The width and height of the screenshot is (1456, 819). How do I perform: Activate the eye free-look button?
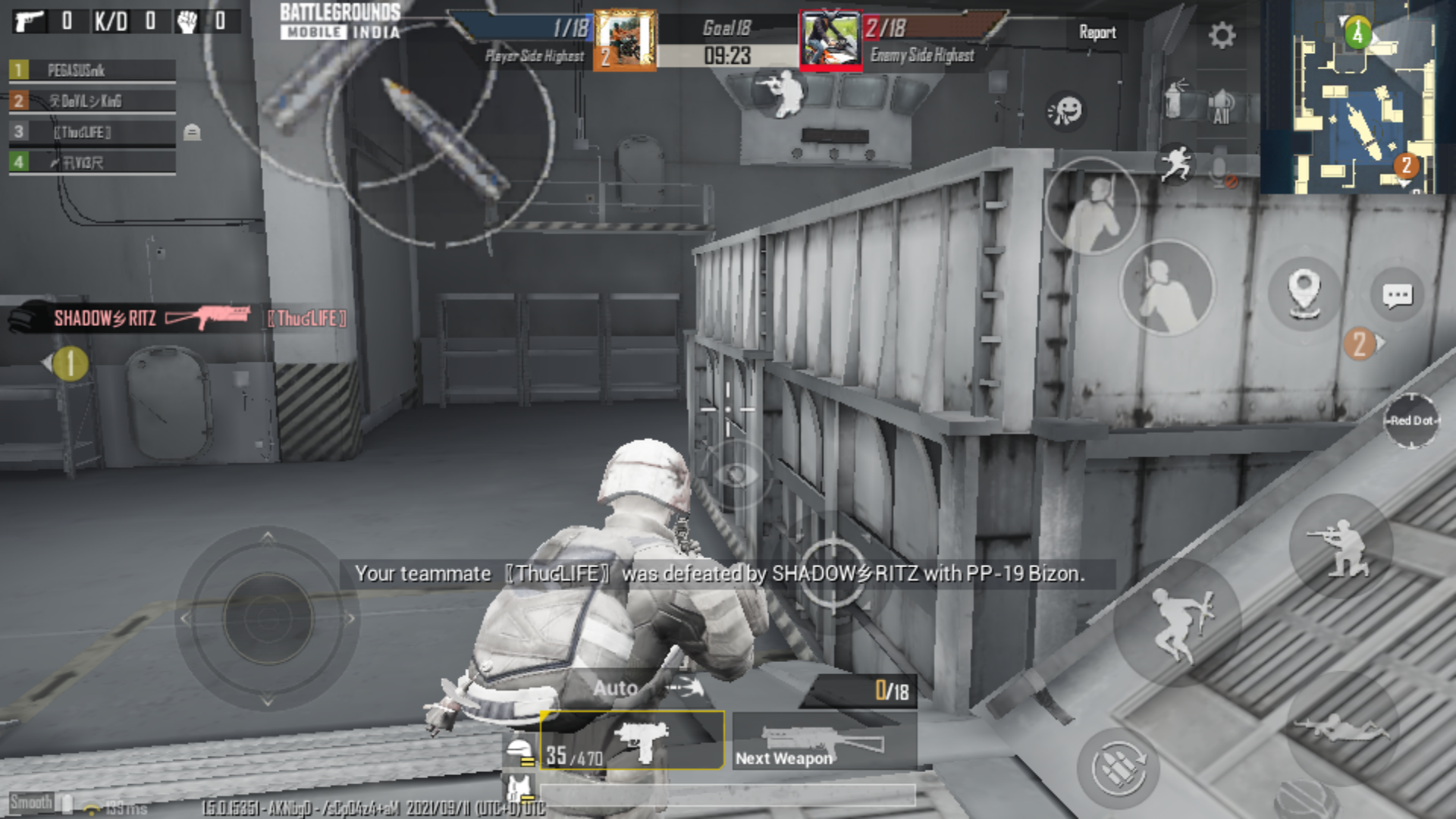click(735, 475)
